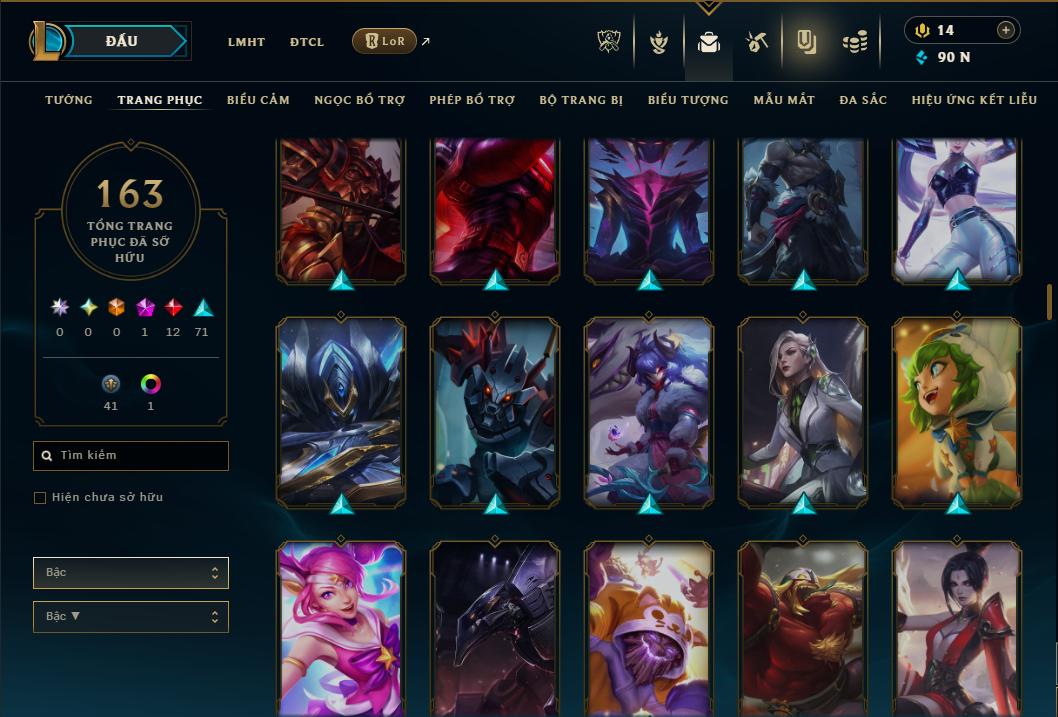This screenshot has height=717, width=1058.
Task: Open the Clash trophy icon
Action: click(609, 41)
